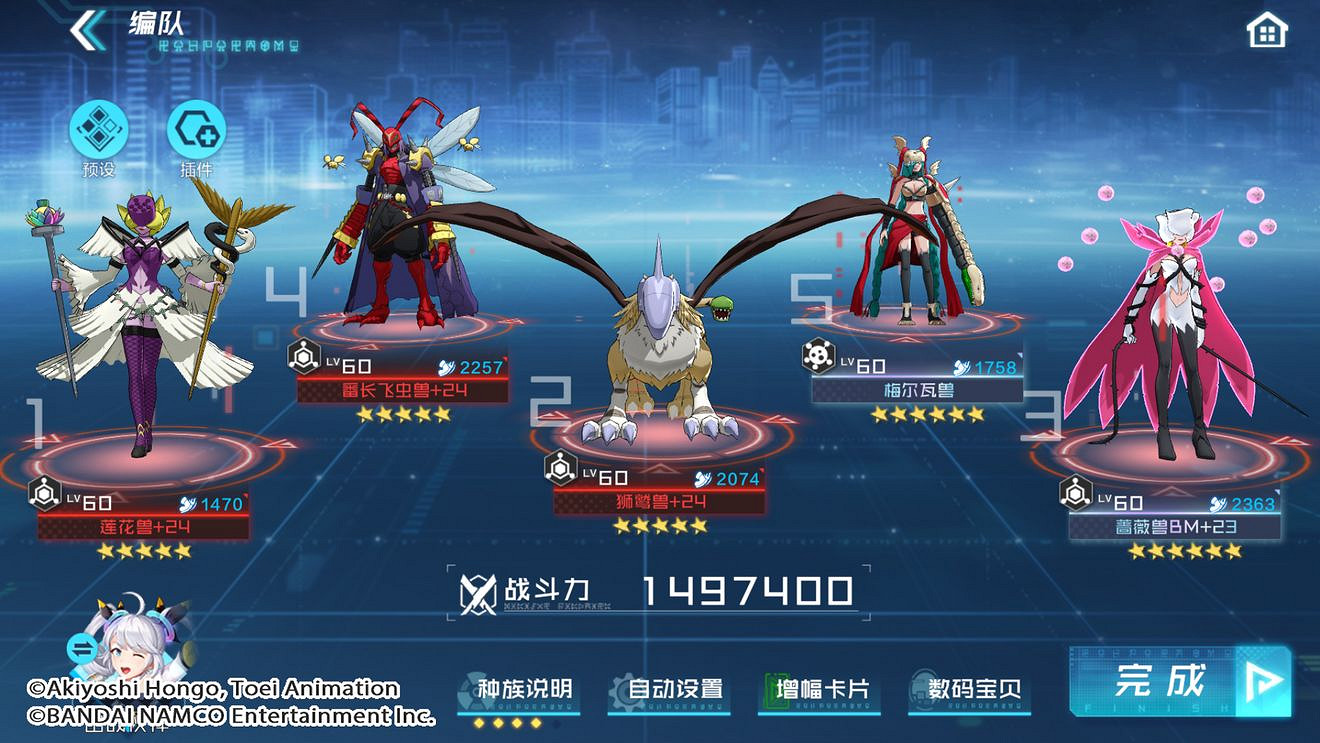
Task: Click the 数码宝贝 Digimon icon
Action: click(921, 687)
